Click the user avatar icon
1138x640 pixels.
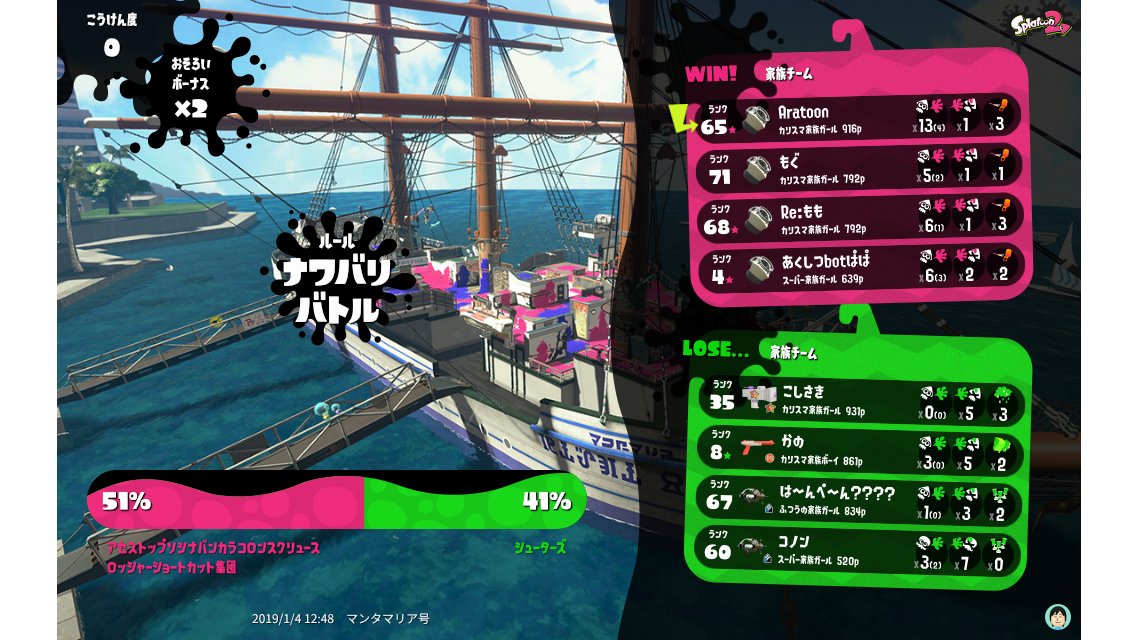point(1056,615)
